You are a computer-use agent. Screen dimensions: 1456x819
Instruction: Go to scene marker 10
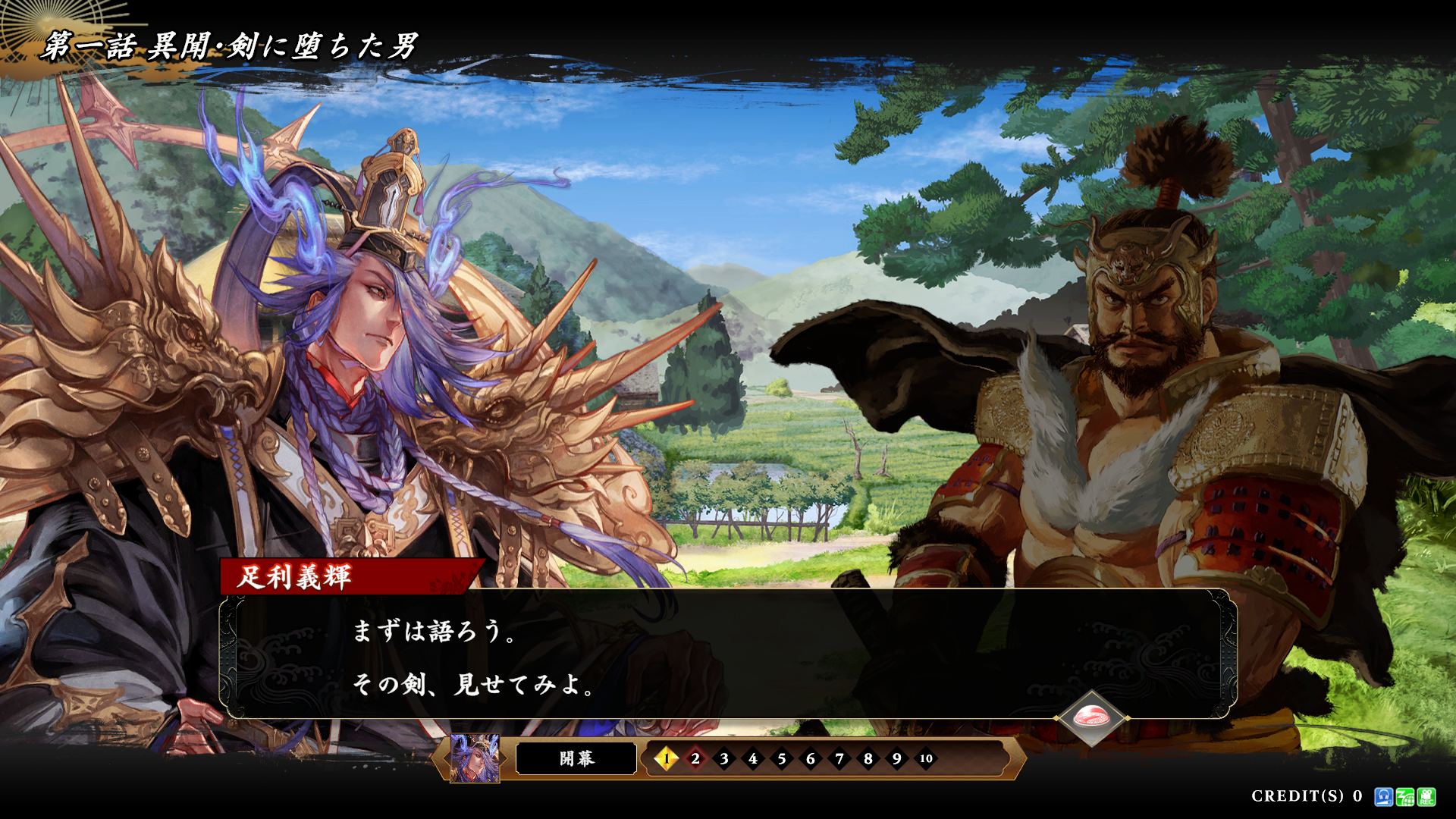926,758
